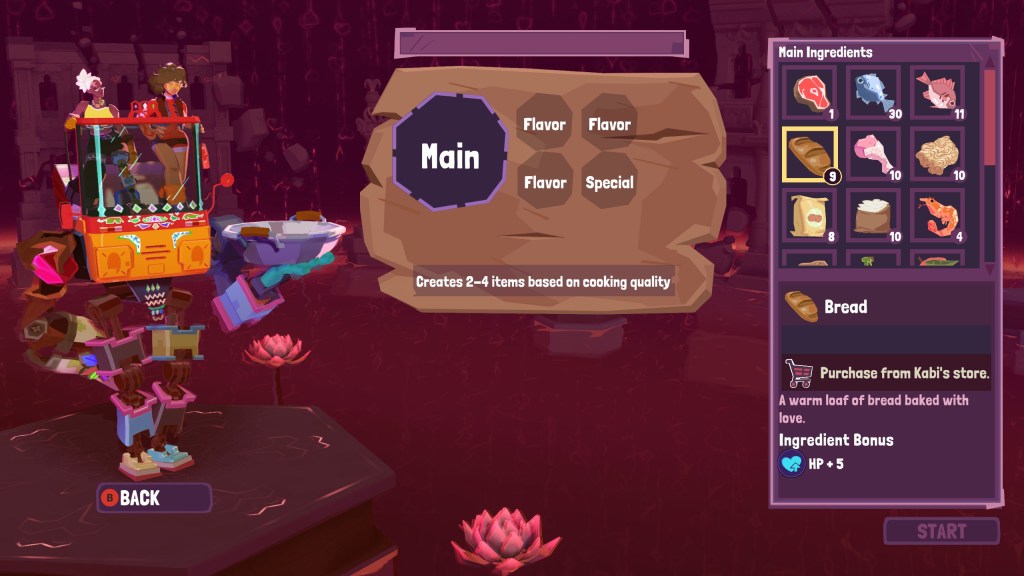Go back with the BACK button
The width and height of the screenshot is (1024, 576).
tap(153, 498)
